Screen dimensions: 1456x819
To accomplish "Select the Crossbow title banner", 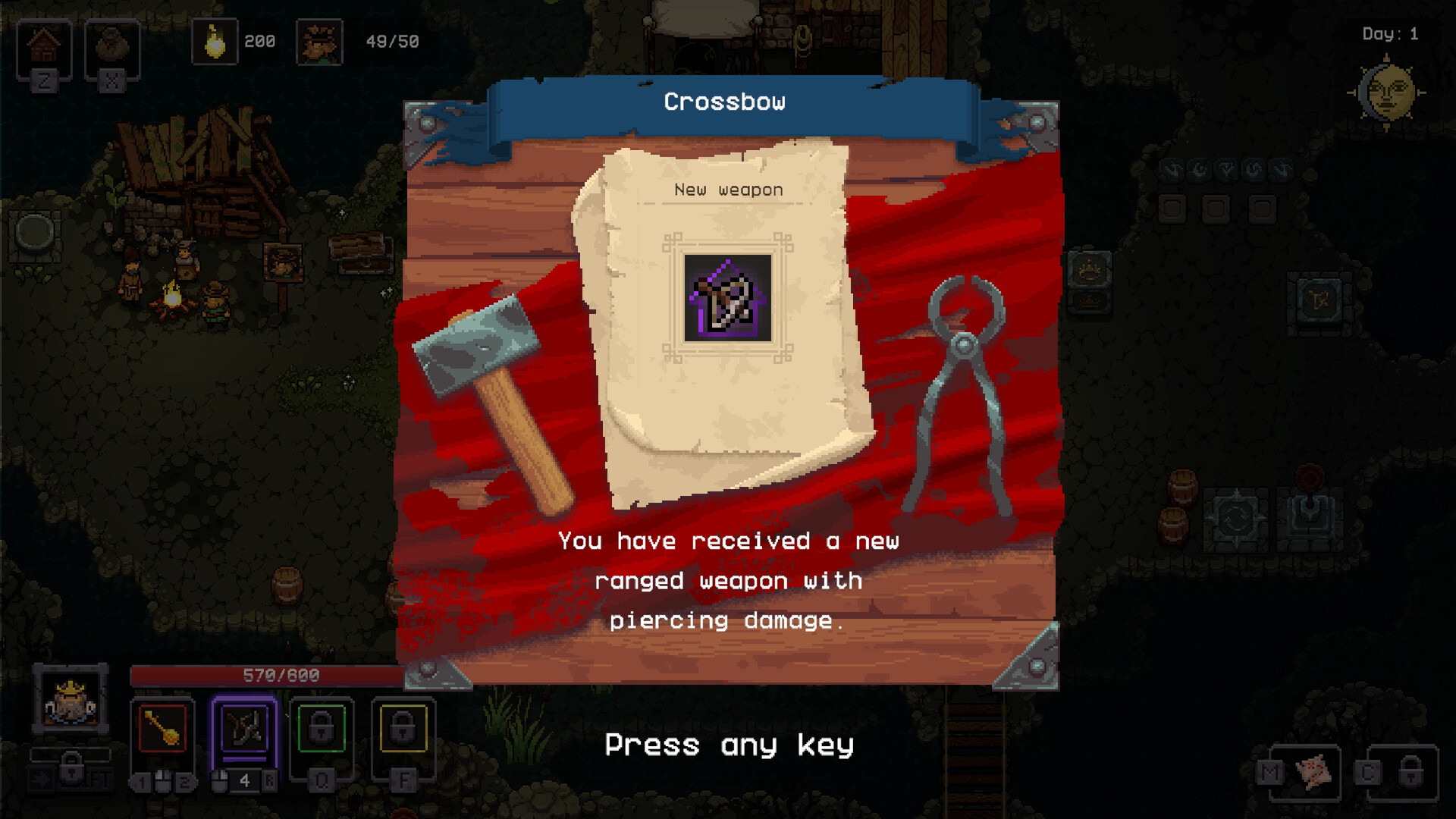I will (725, 101).
